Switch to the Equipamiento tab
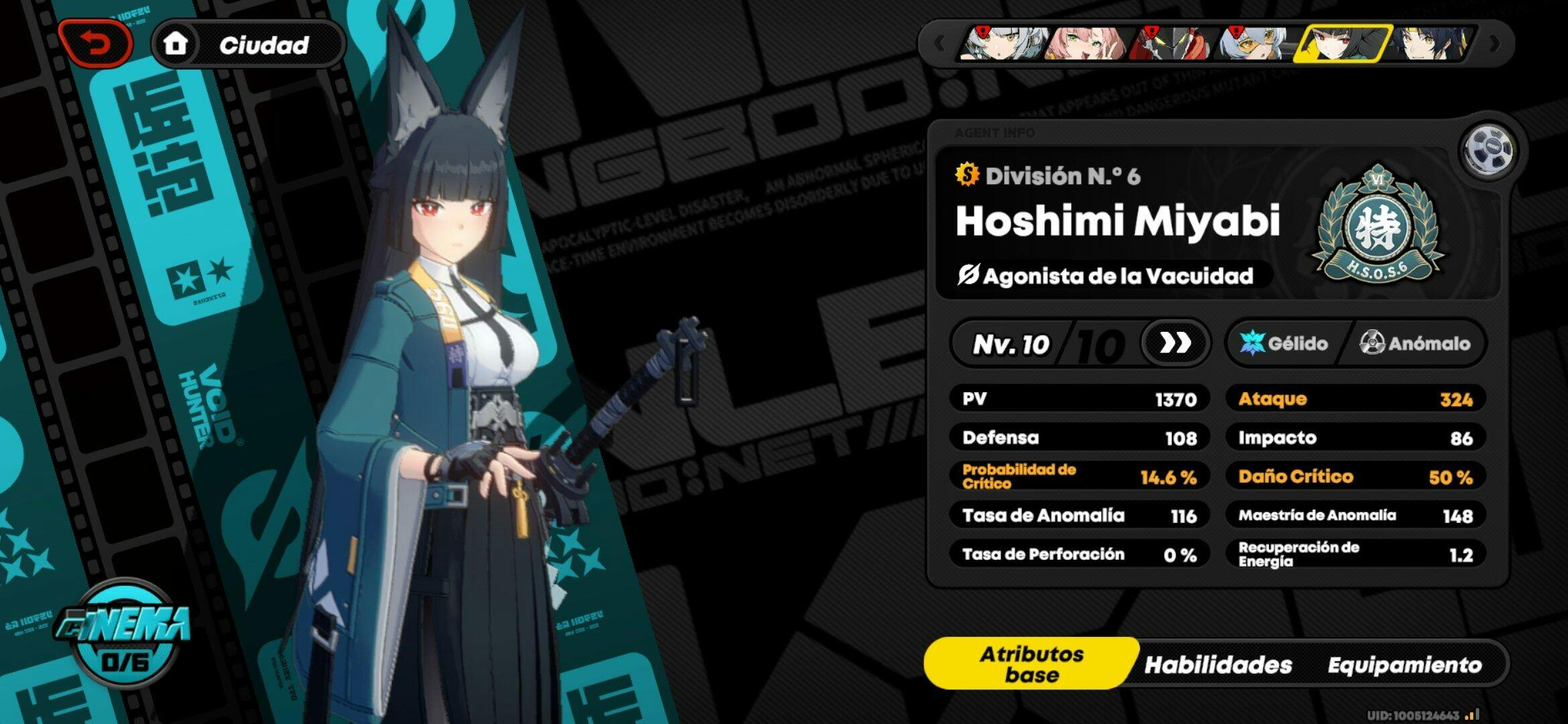 point(1404,664)
